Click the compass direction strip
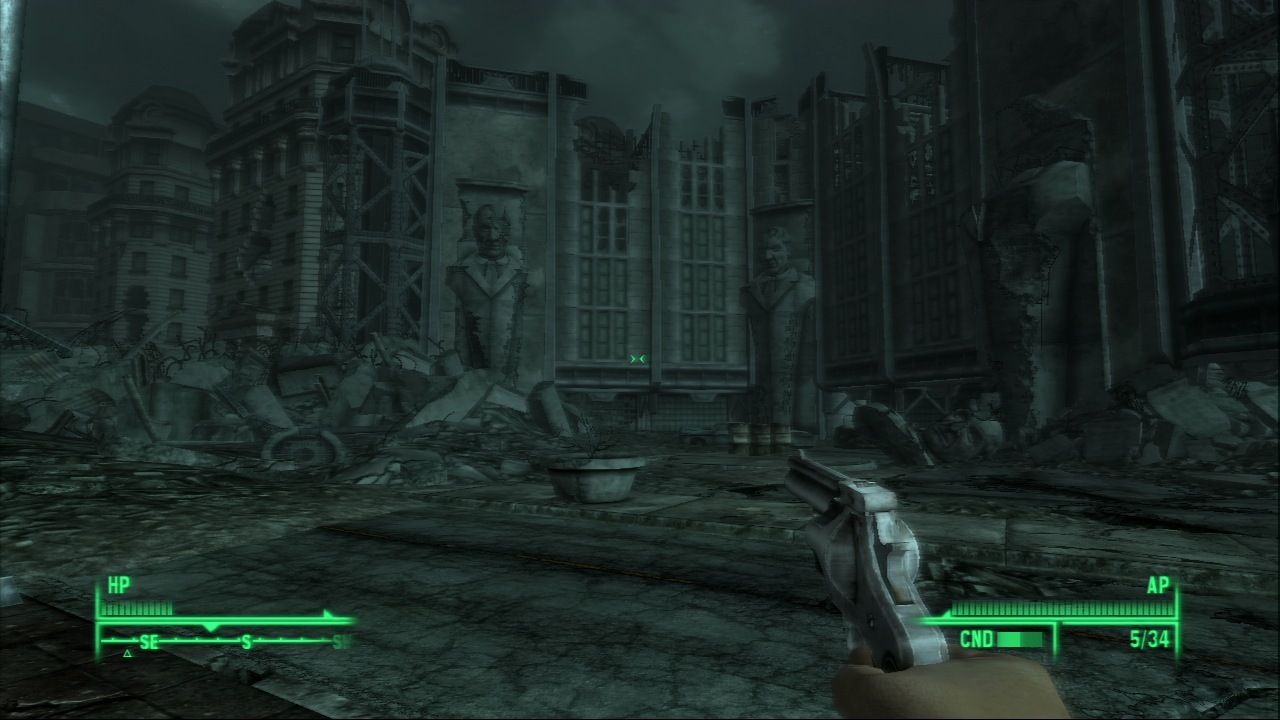This screenshot has height=720, width=1280. [x=226, y=641]
